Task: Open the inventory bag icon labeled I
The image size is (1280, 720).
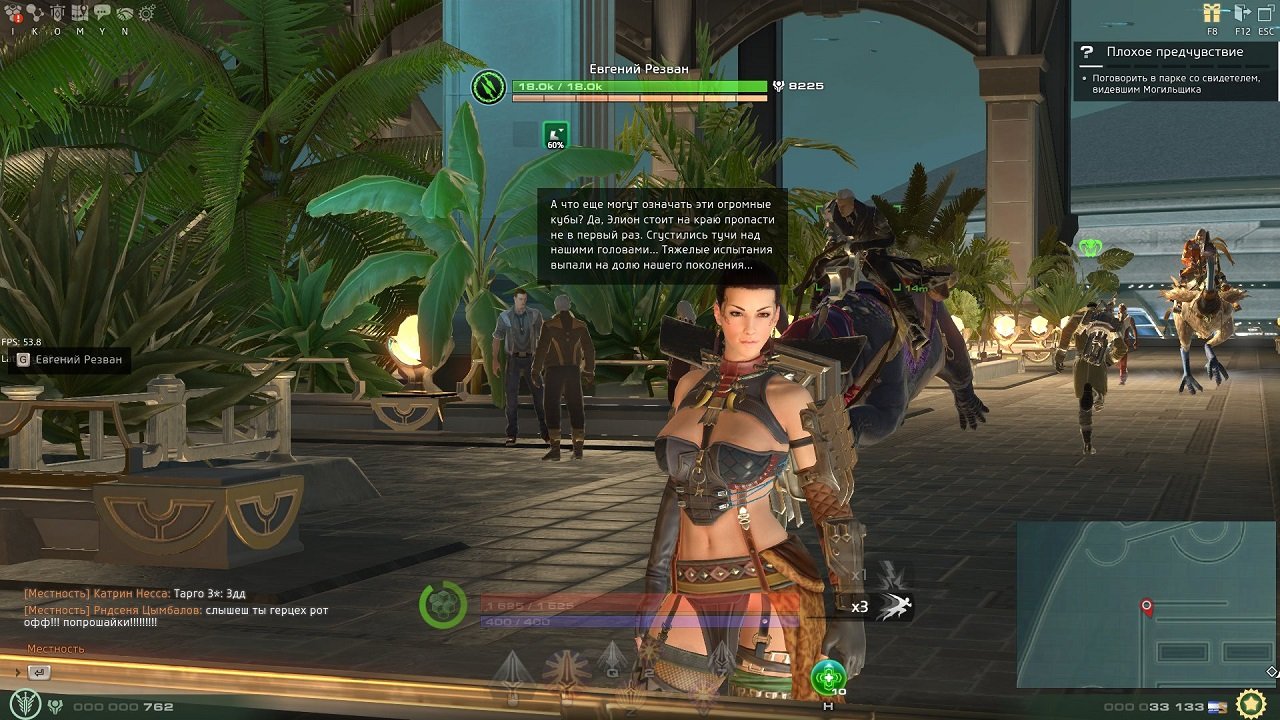Action: 12,10
